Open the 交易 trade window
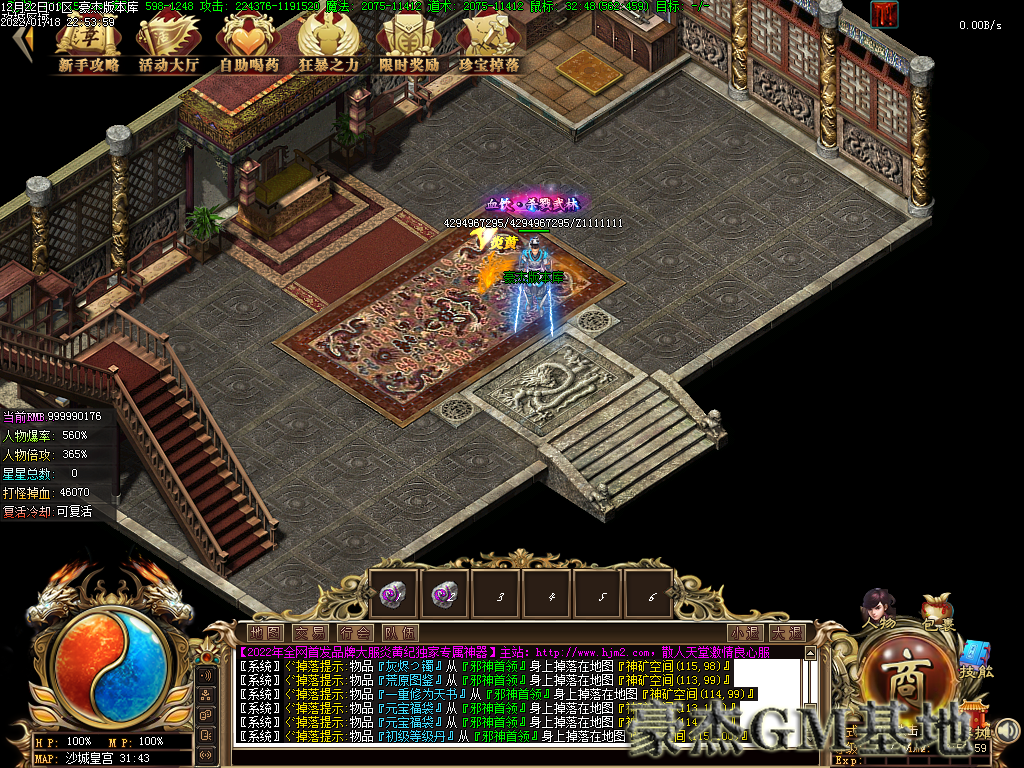The width and height of the screenshot is (1024, 768). pos(310,633)
